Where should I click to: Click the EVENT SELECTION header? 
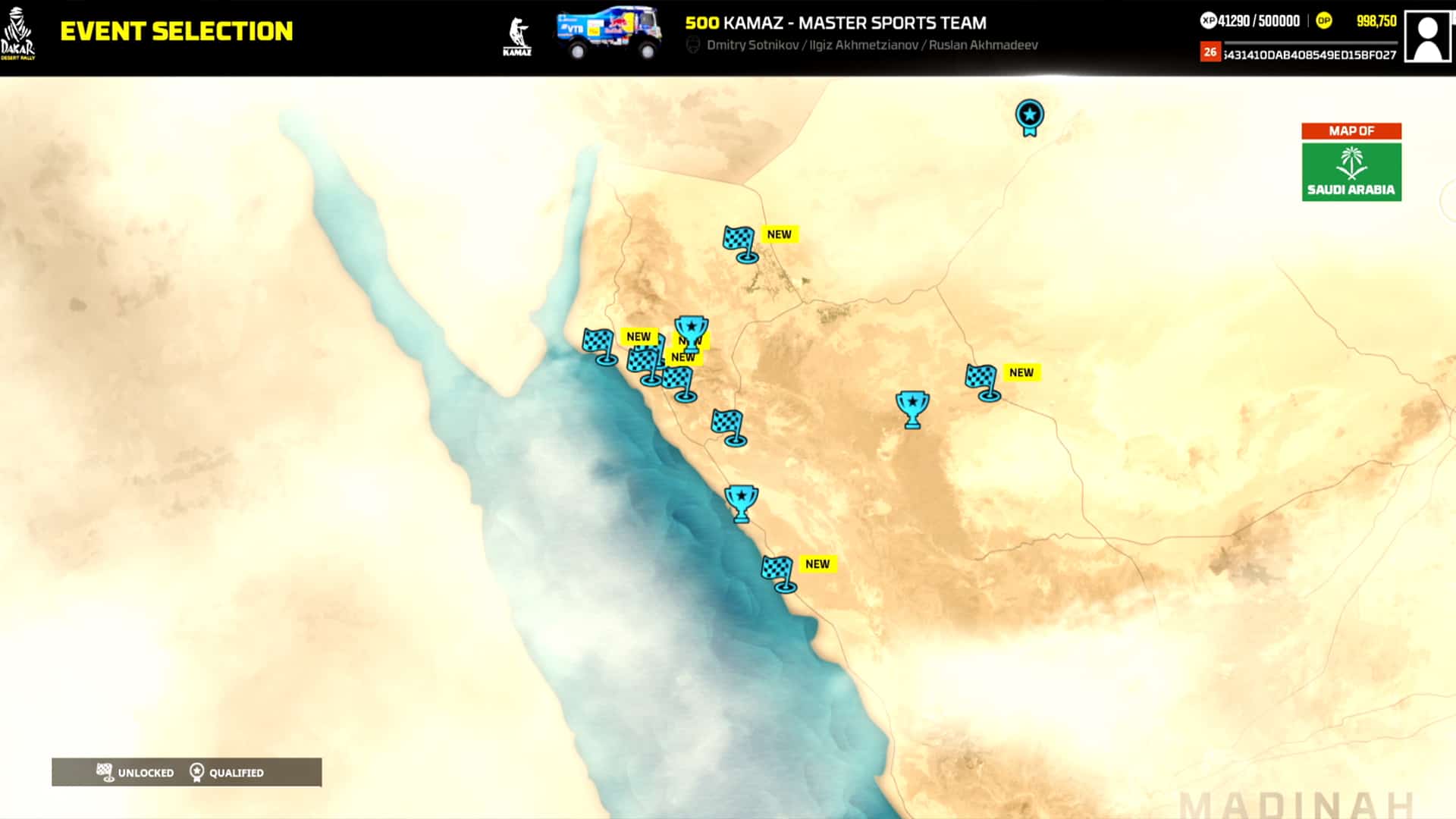point(177,33)
